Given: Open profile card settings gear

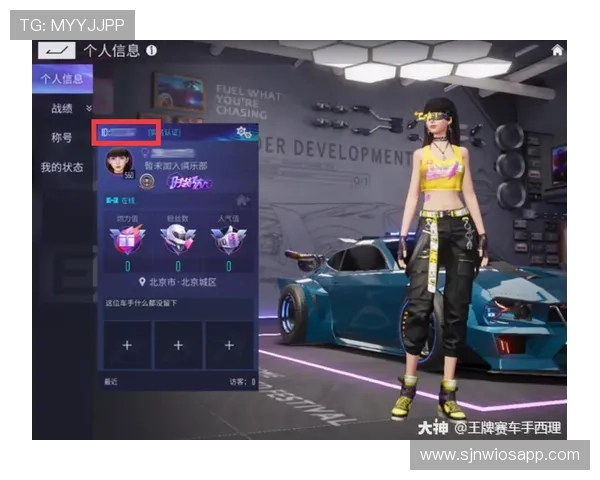Looking at the screenshot, I should point(241,132).
